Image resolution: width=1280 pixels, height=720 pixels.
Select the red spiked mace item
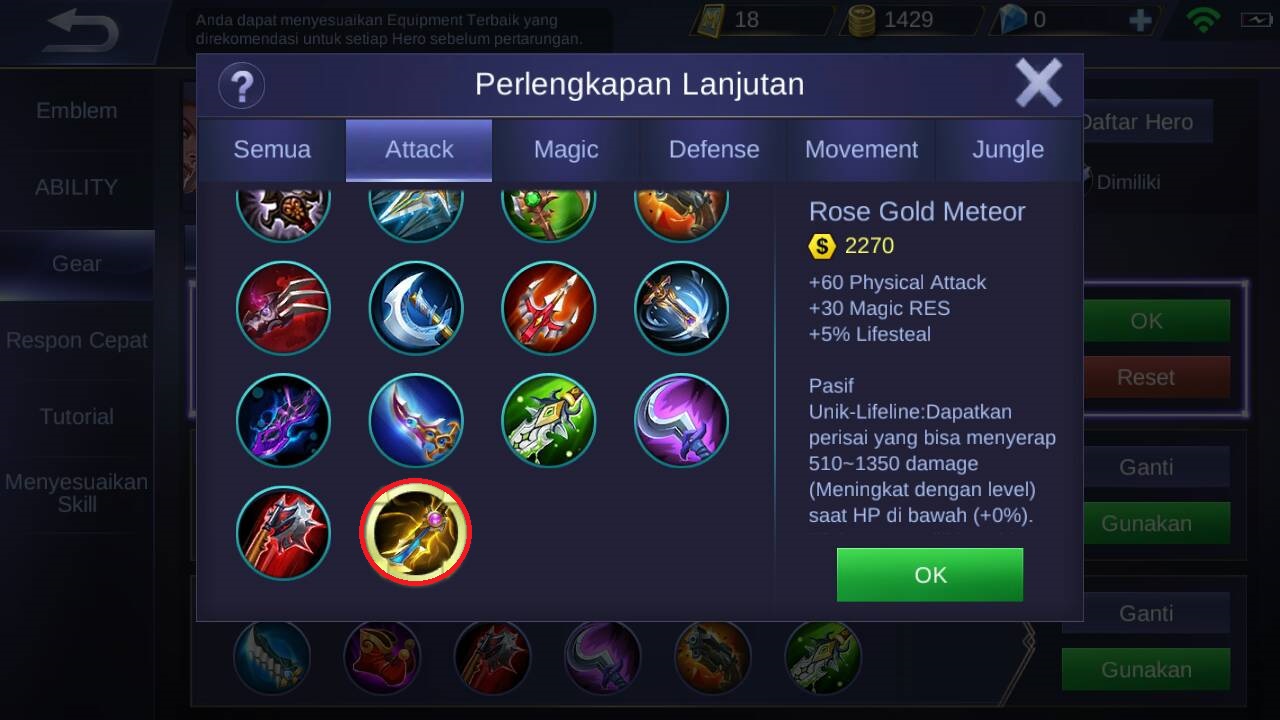pyautogui.click(x=283, y=533)
